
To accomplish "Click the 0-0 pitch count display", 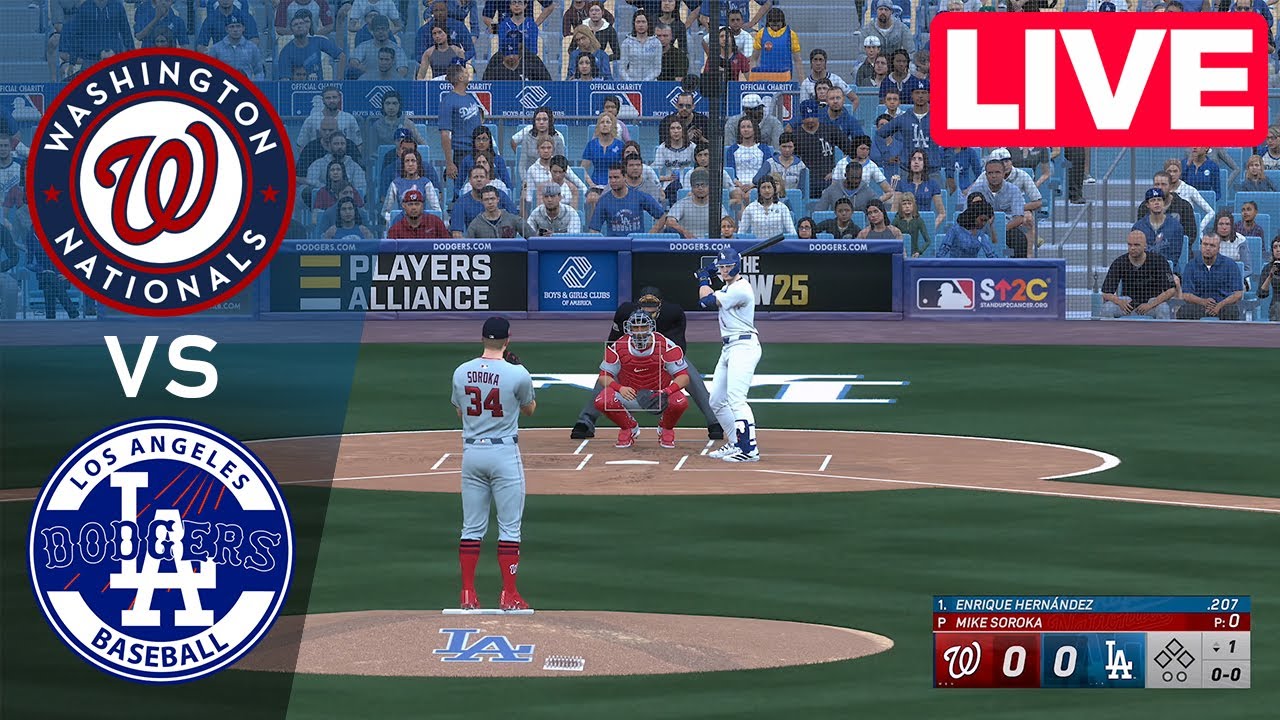I will pyautogui.click(x=1228, y=672).
